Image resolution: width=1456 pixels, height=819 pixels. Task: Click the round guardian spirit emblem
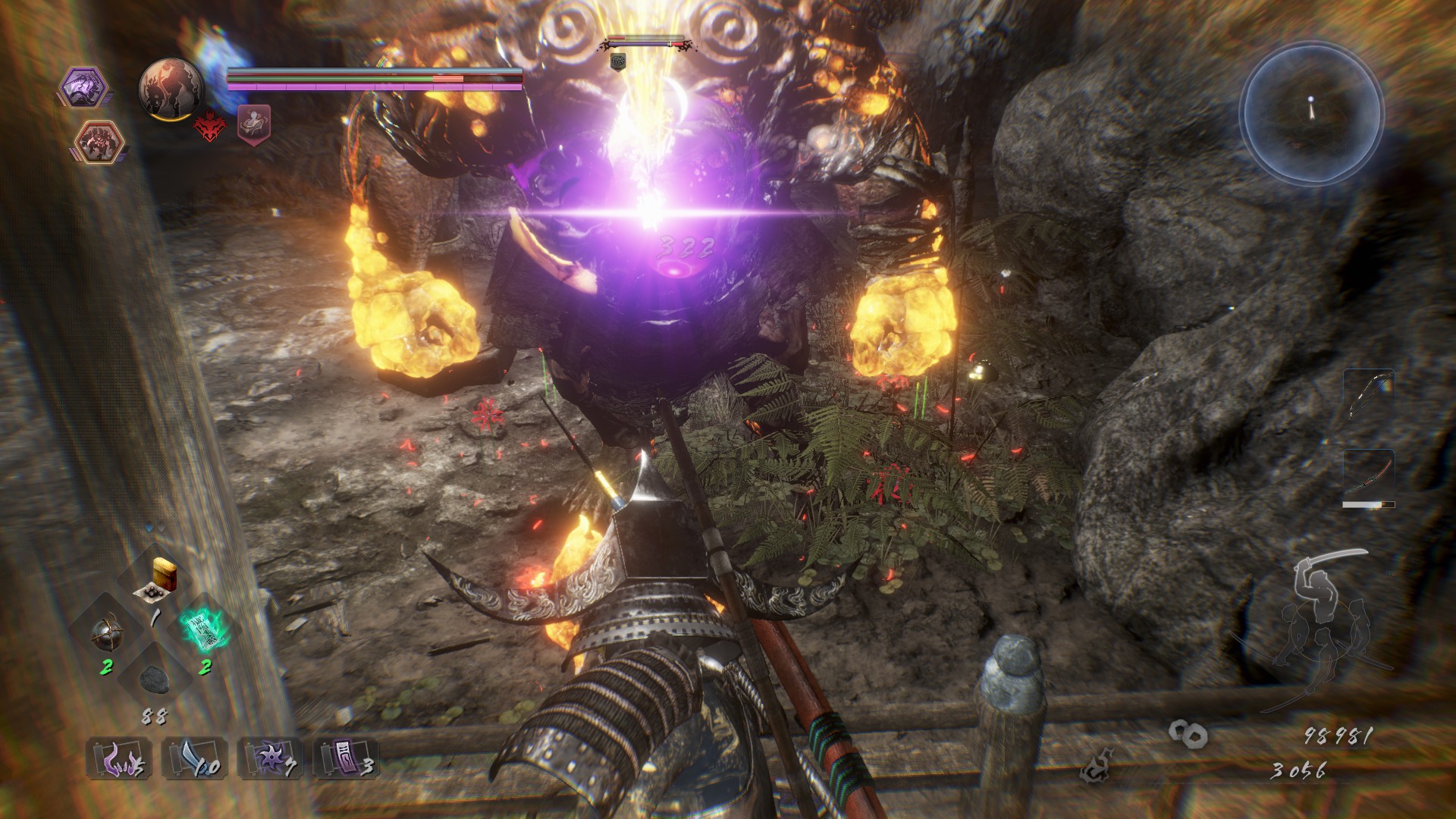tap(171, 89)
